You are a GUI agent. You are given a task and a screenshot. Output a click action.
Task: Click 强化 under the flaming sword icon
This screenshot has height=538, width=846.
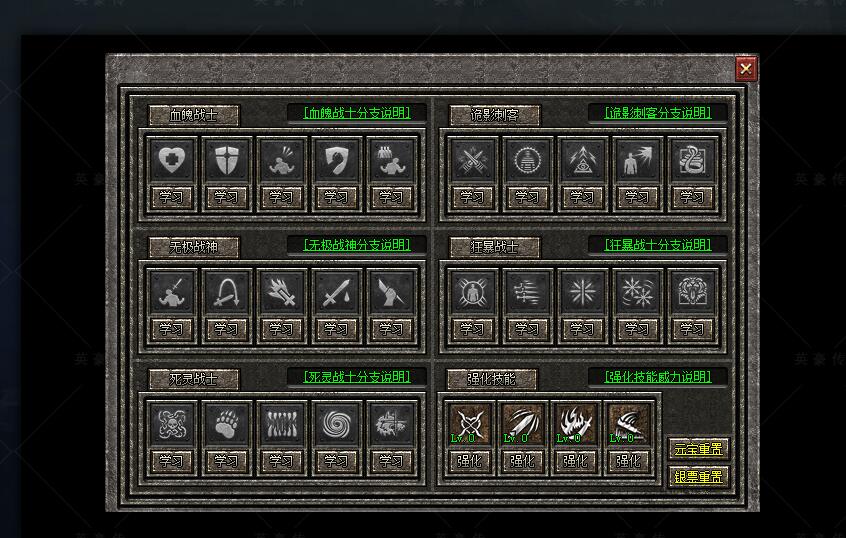[575, 461]
